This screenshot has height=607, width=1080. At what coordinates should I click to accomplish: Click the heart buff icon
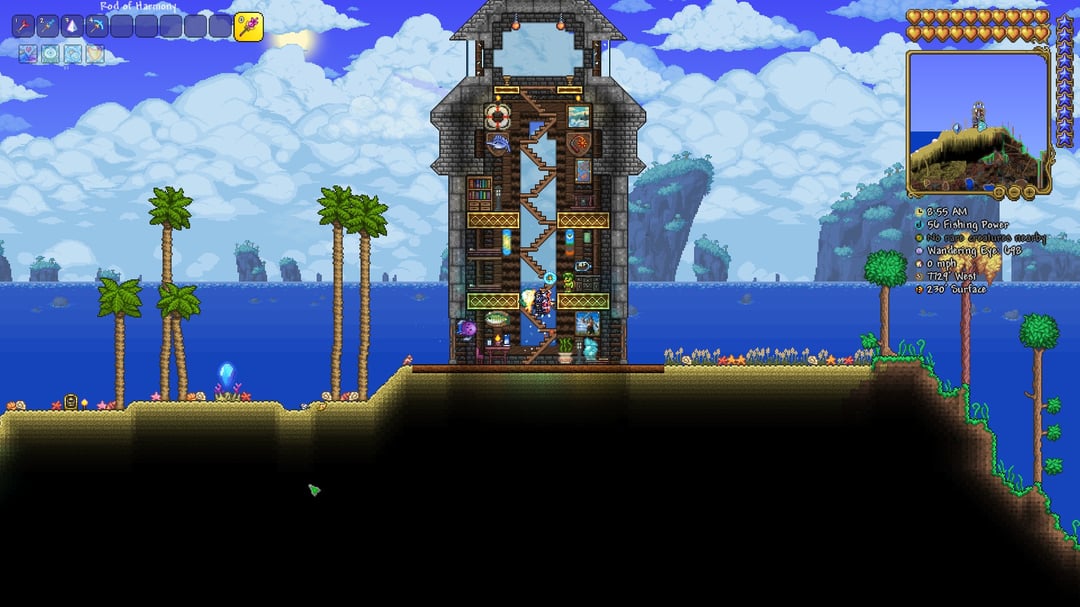(x=26, y=54)
